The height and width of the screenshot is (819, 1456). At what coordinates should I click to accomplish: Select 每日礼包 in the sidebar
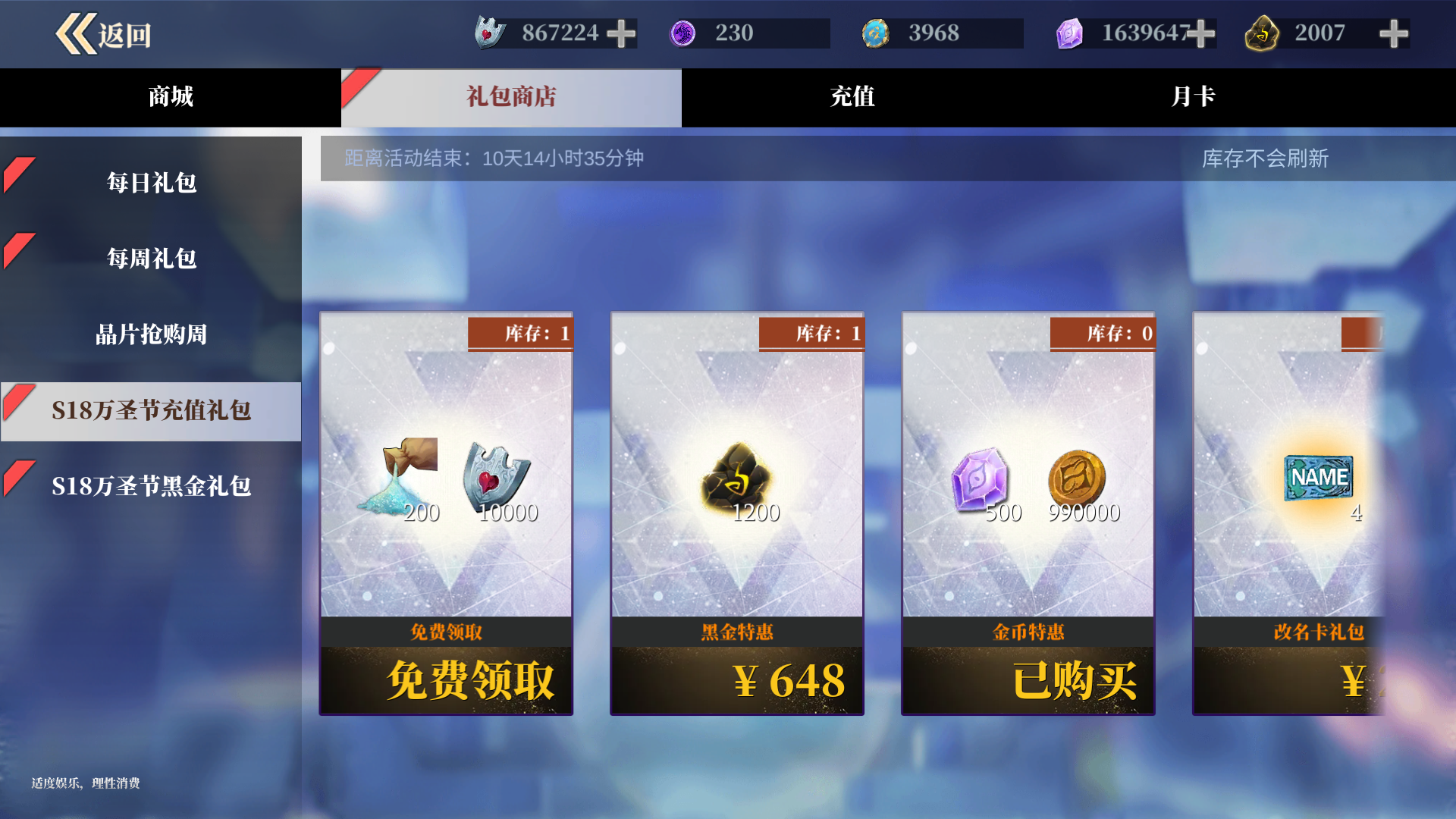[150, 182]
